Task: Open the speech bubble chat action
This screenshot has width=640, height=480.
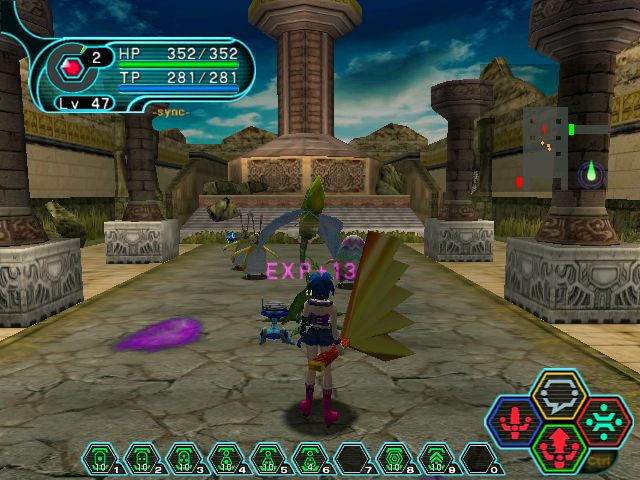Action: [x=558, y=395]
